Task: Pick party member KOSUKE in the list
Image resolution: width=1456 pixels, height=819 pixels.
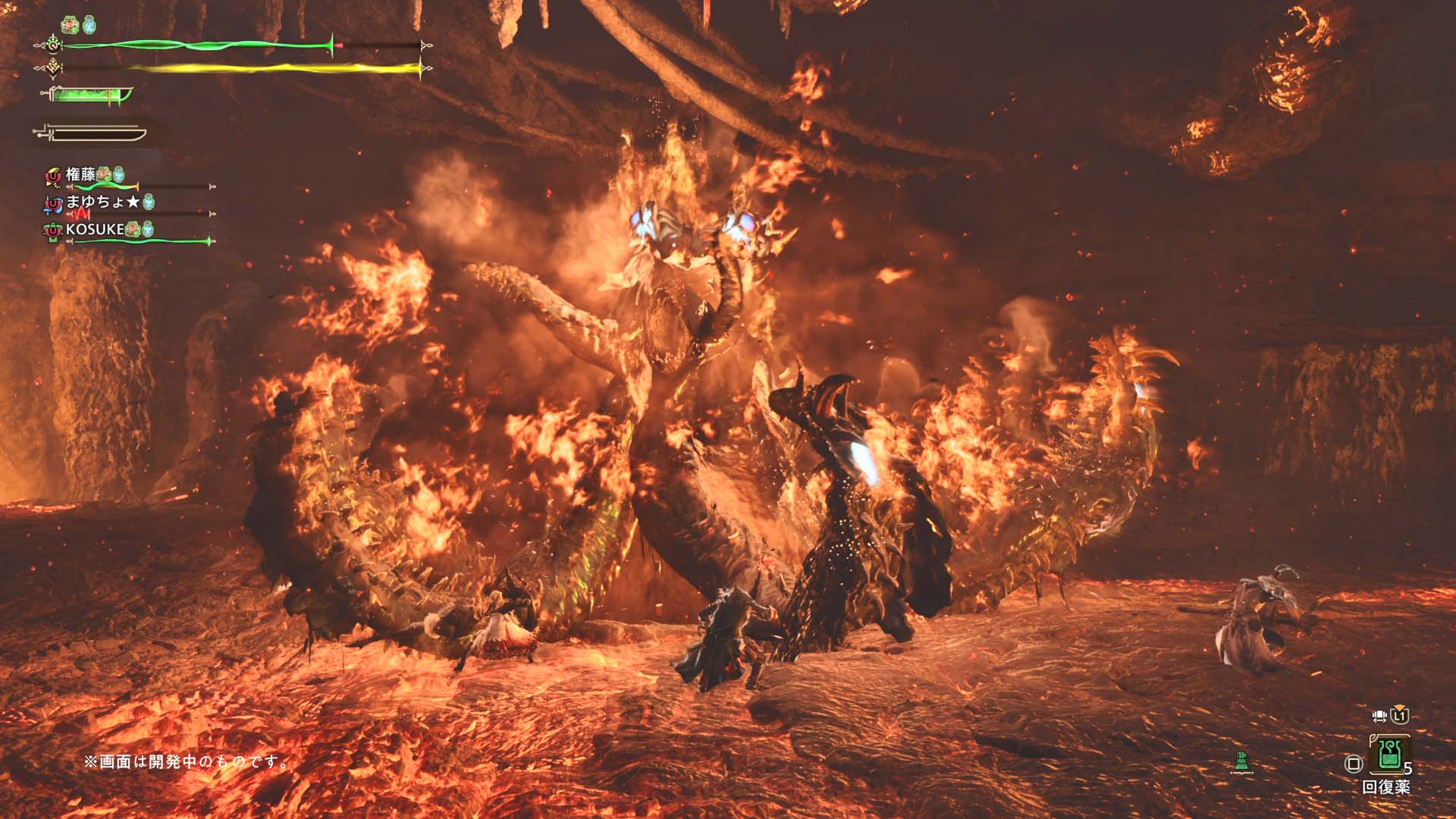Action: [x=95, y=229]
